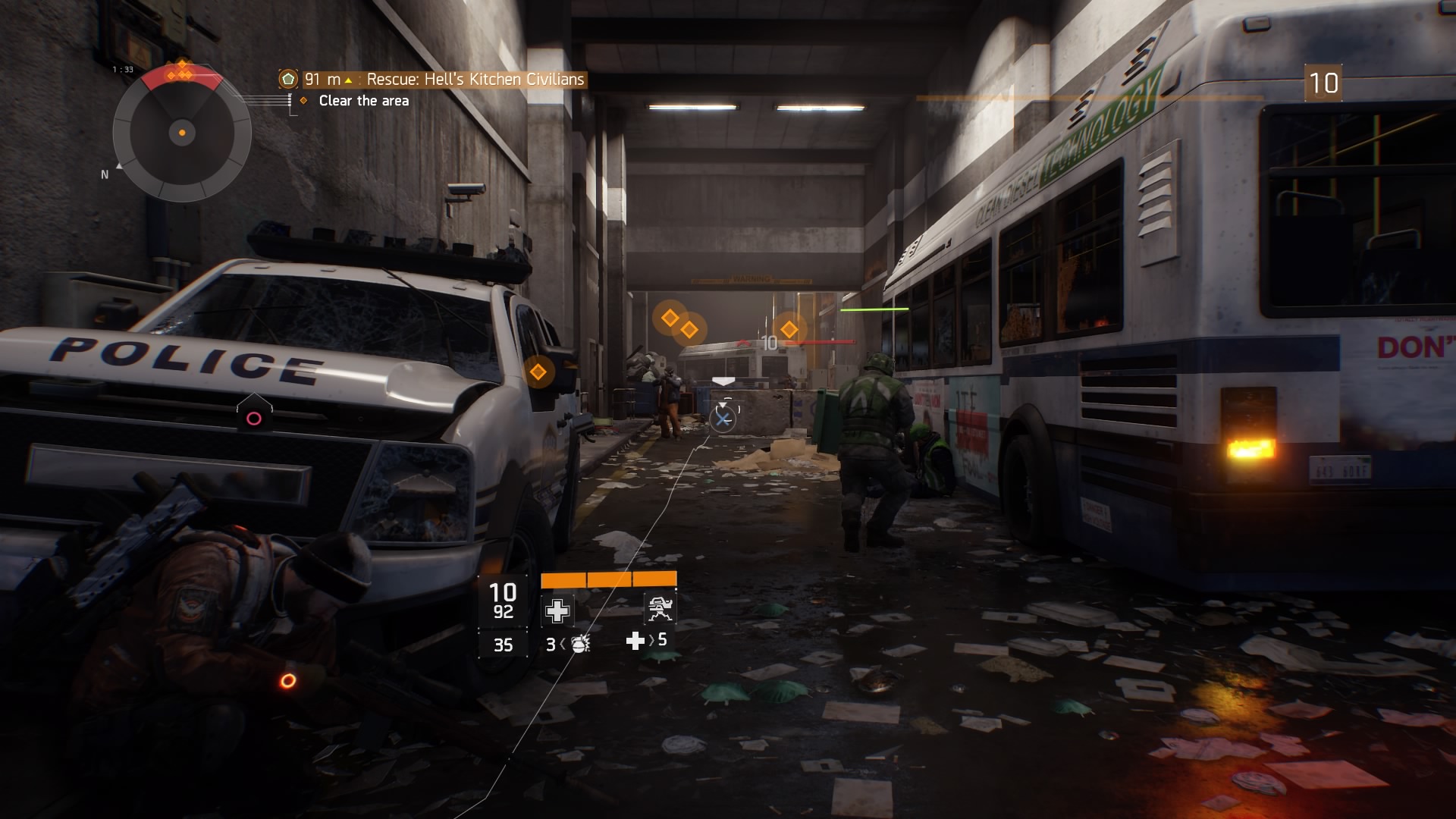Activate the First Aid cross skill icon
The height and width of the screenshot is (819, 1456).
click(557, 610)
